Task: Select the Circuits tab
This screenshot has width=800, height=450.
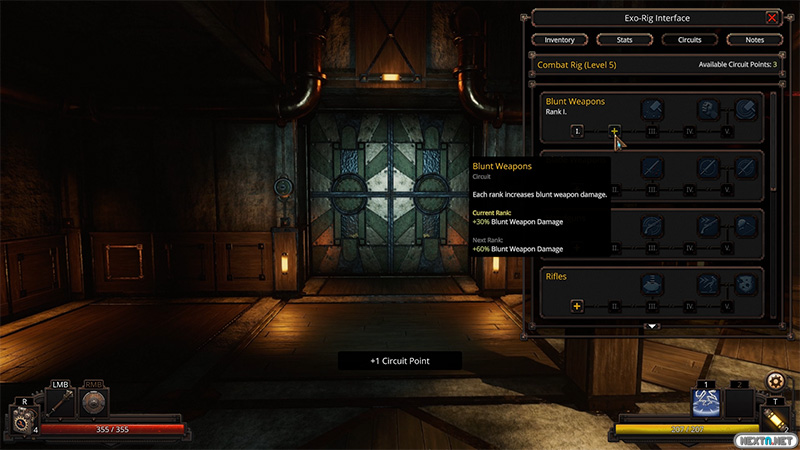Action: tap(689, 40)
